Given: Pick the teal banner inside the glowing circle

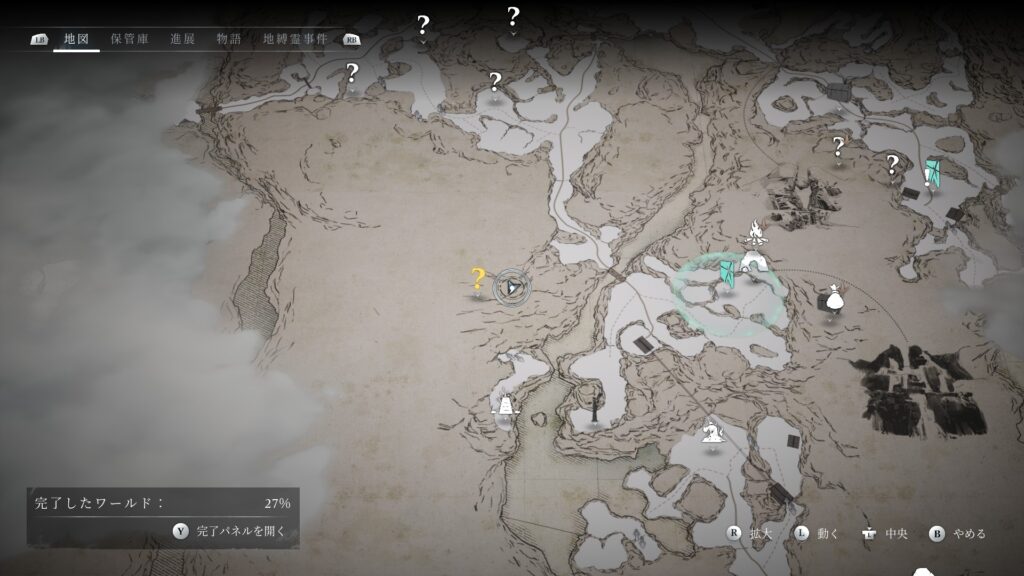Looking at the screenshot, I should click(x=729, y=270).
